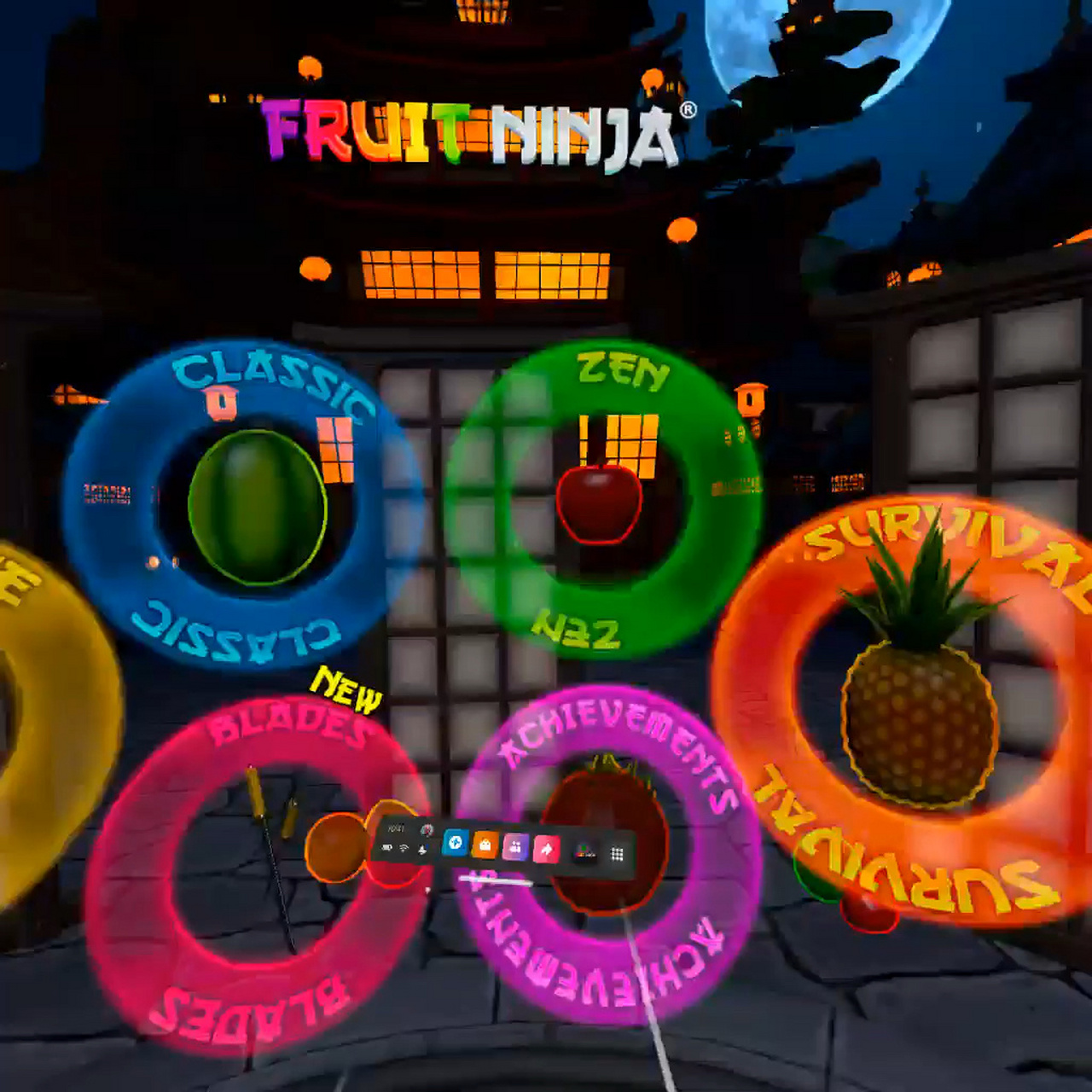Open the Browser from the Quest taskbar
The width and height of the screenshot is (1092, 1092).
point(454,845)
